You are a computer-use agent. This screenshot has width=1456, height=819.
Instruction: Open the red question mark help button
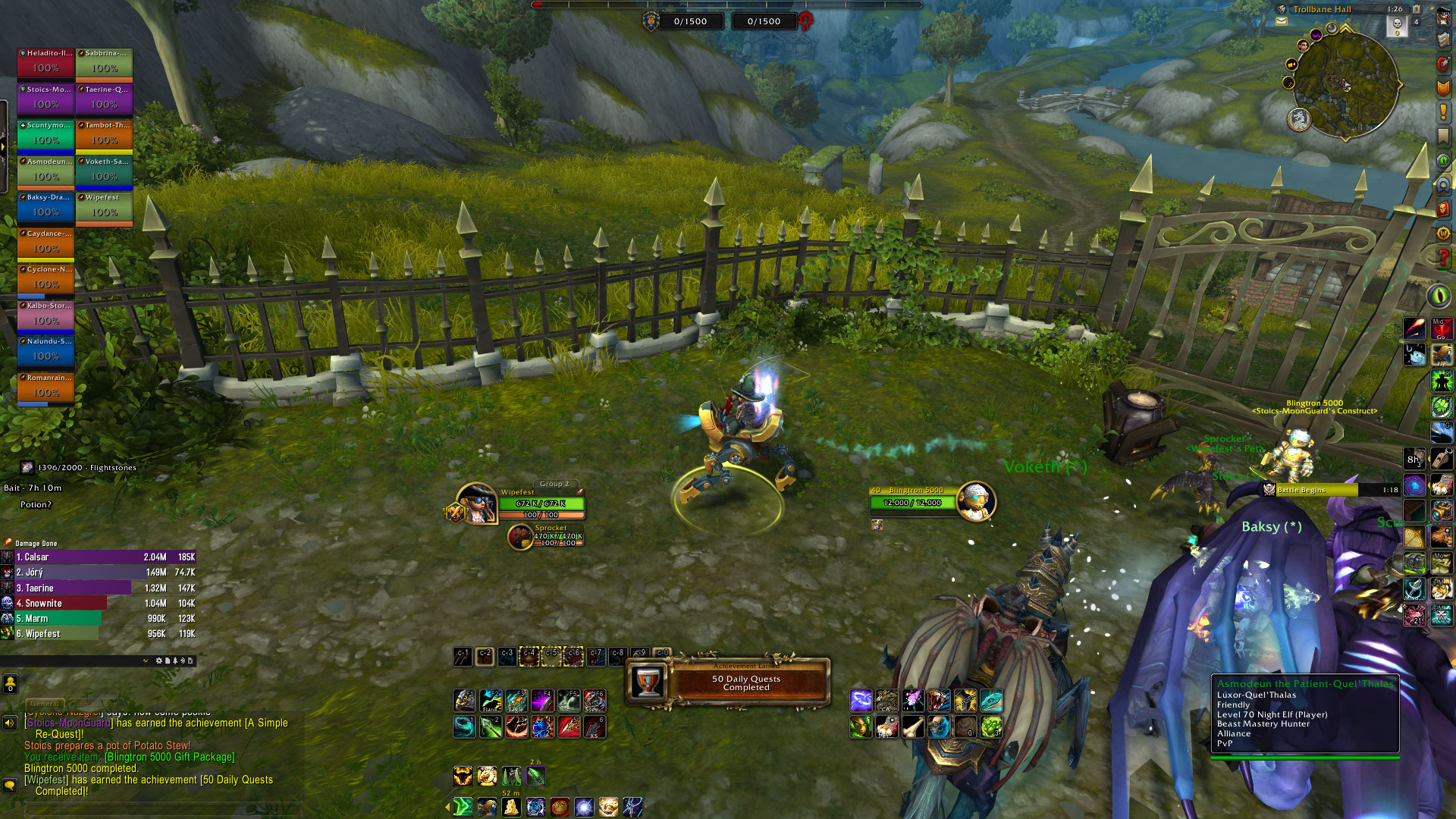[1443, 257]
